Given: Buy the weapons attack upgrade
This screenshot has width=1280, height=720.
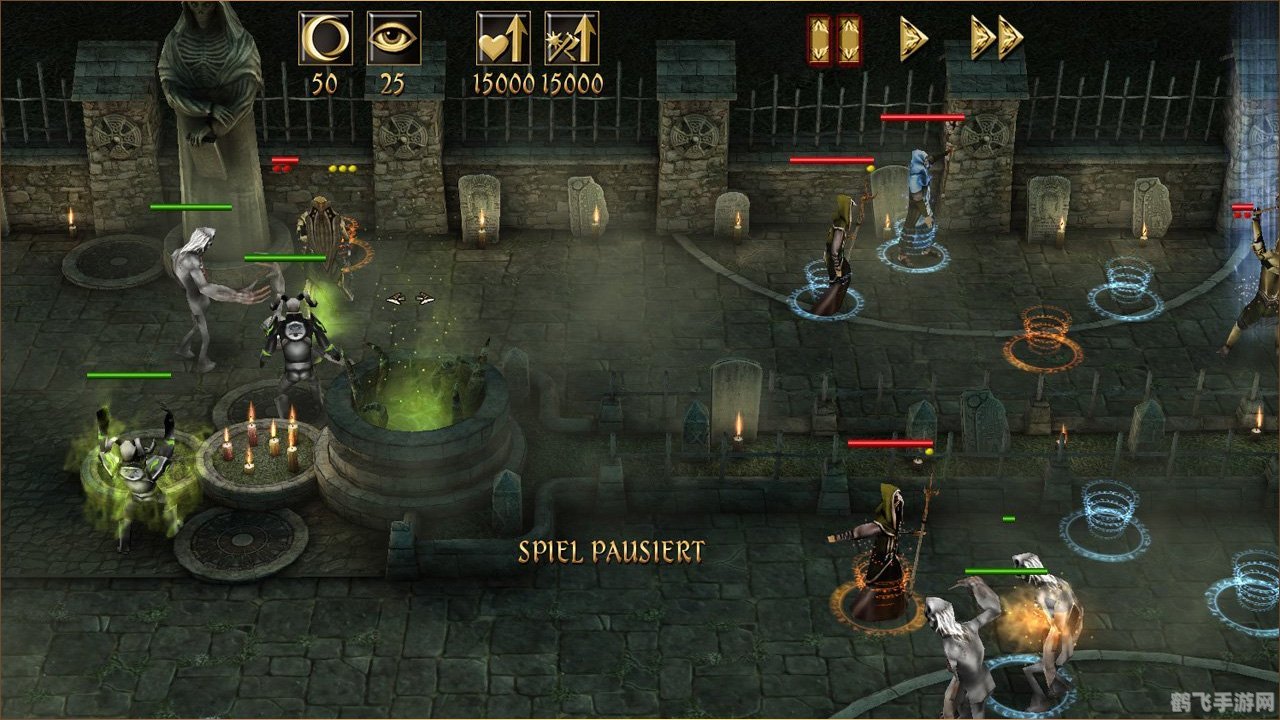Looking at the screenshot, I should tap(571, 39).
